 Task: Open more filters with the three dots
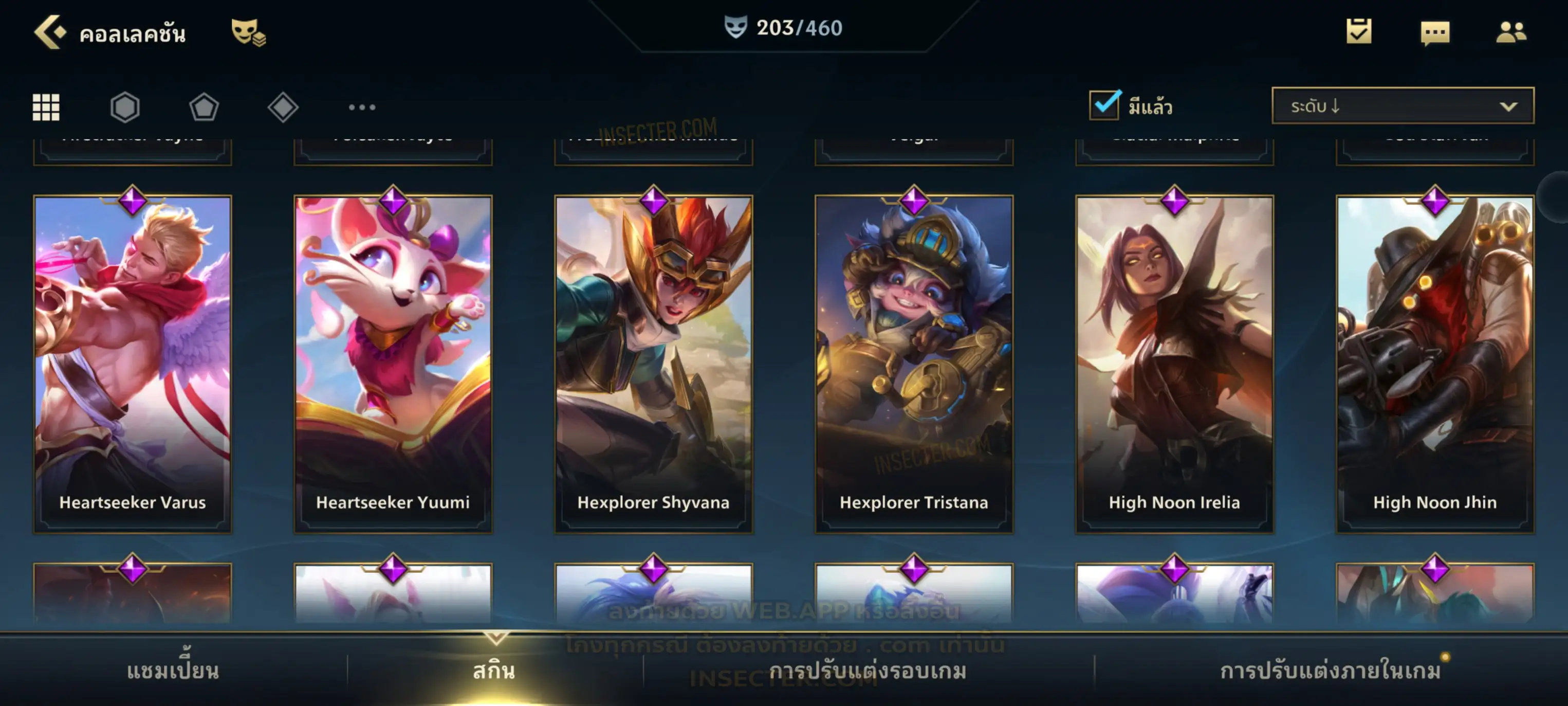click(x=362, y=107)
